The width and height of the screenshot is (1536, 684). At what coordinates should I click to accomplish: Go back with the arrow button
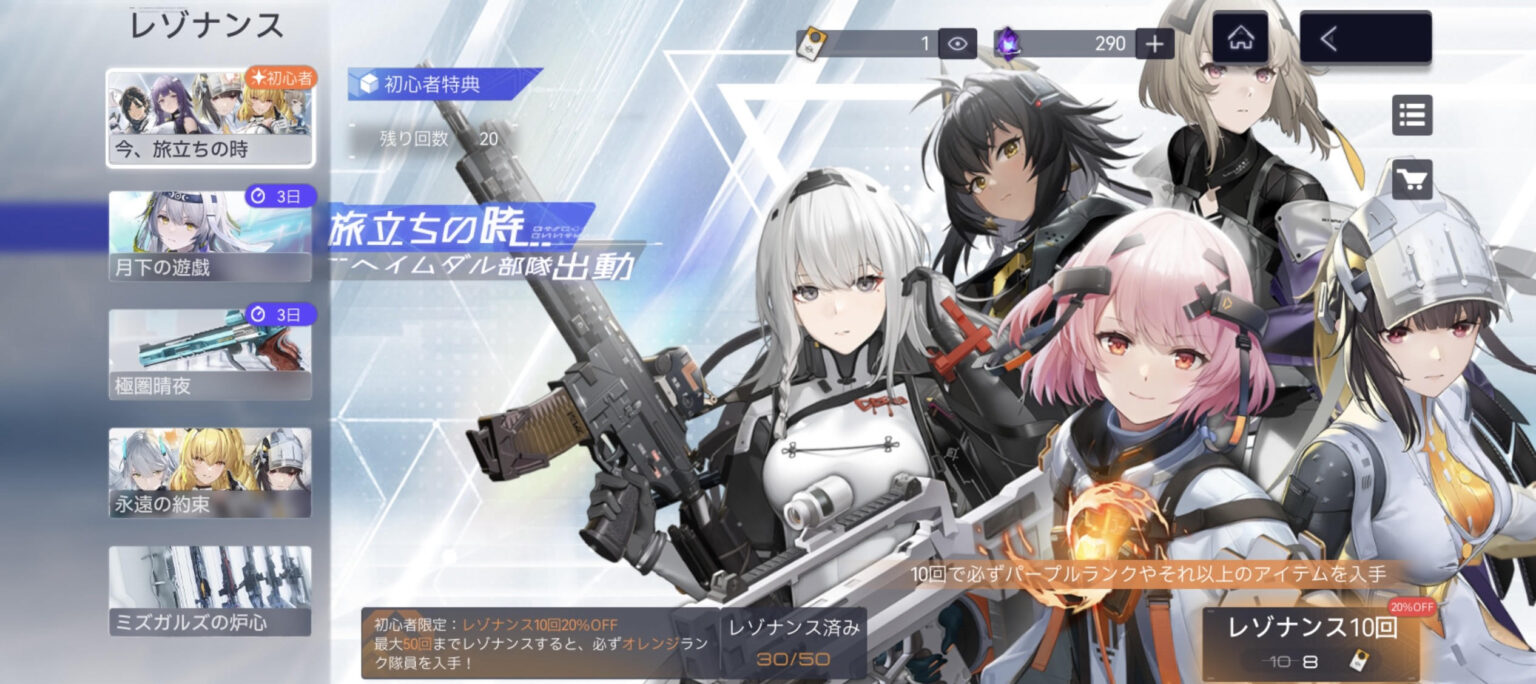click(1365, 39)
